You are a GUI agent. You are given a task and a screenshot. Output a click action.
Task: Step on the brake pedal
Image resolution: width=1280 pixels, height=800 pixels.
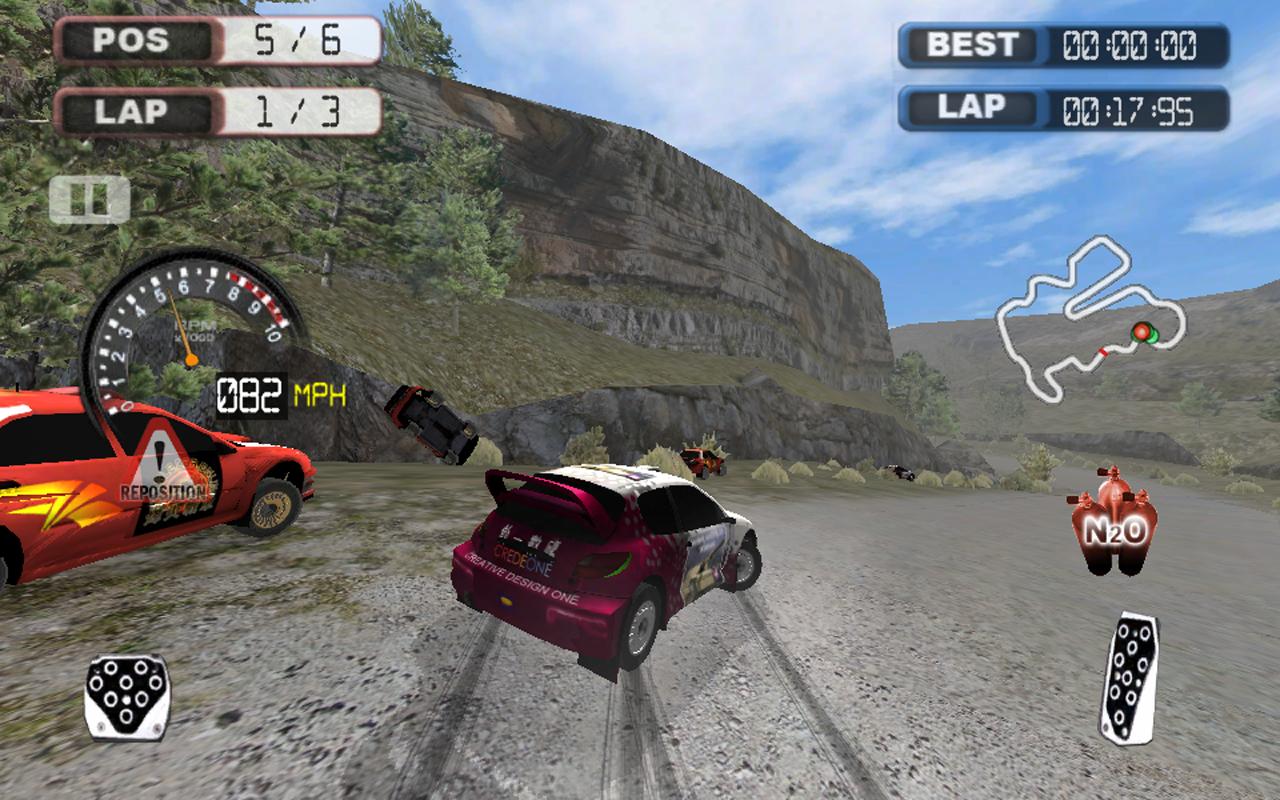click(x=127, y=697)
